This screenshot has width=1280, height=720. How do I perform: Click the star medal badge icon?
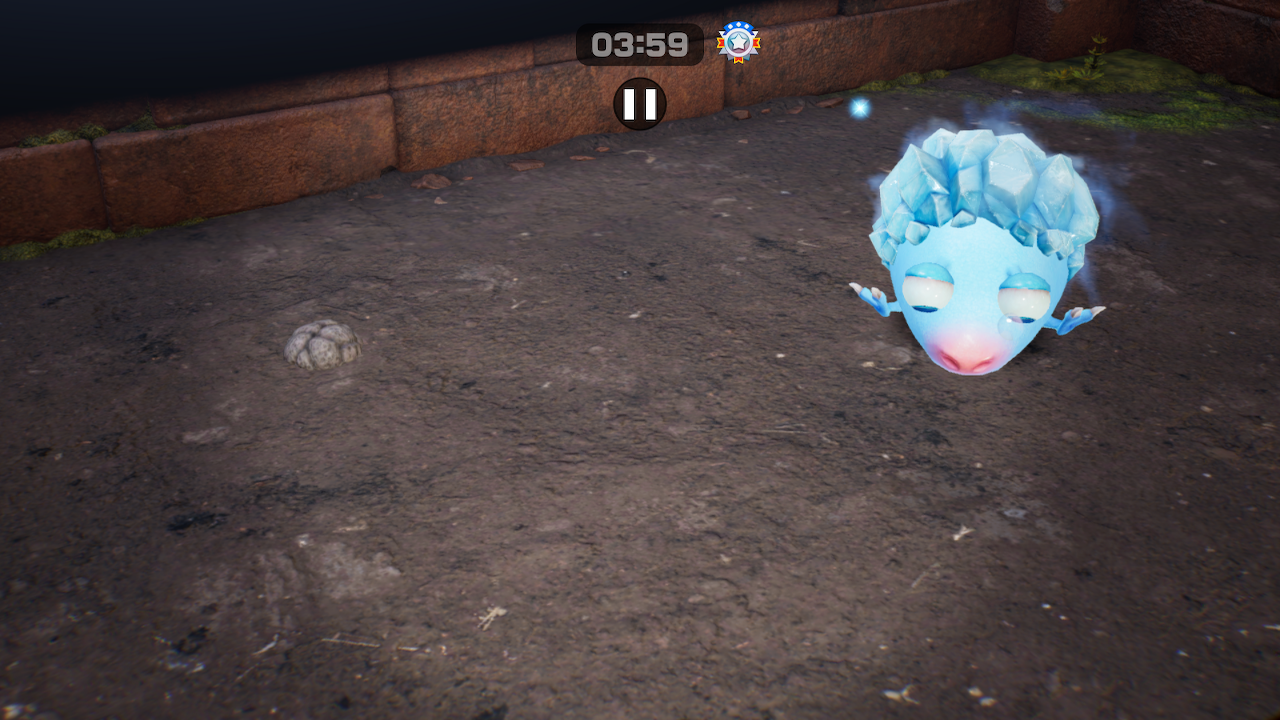pos(738,42)
